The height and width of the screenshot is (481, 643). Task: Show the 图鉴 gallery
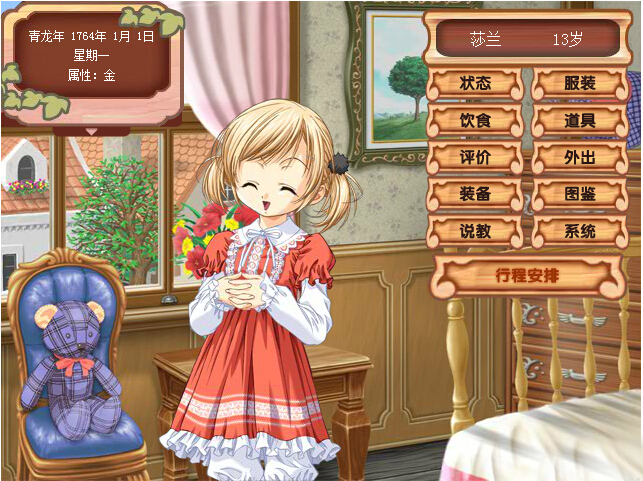pyautogui.click(x=579, y=194)
